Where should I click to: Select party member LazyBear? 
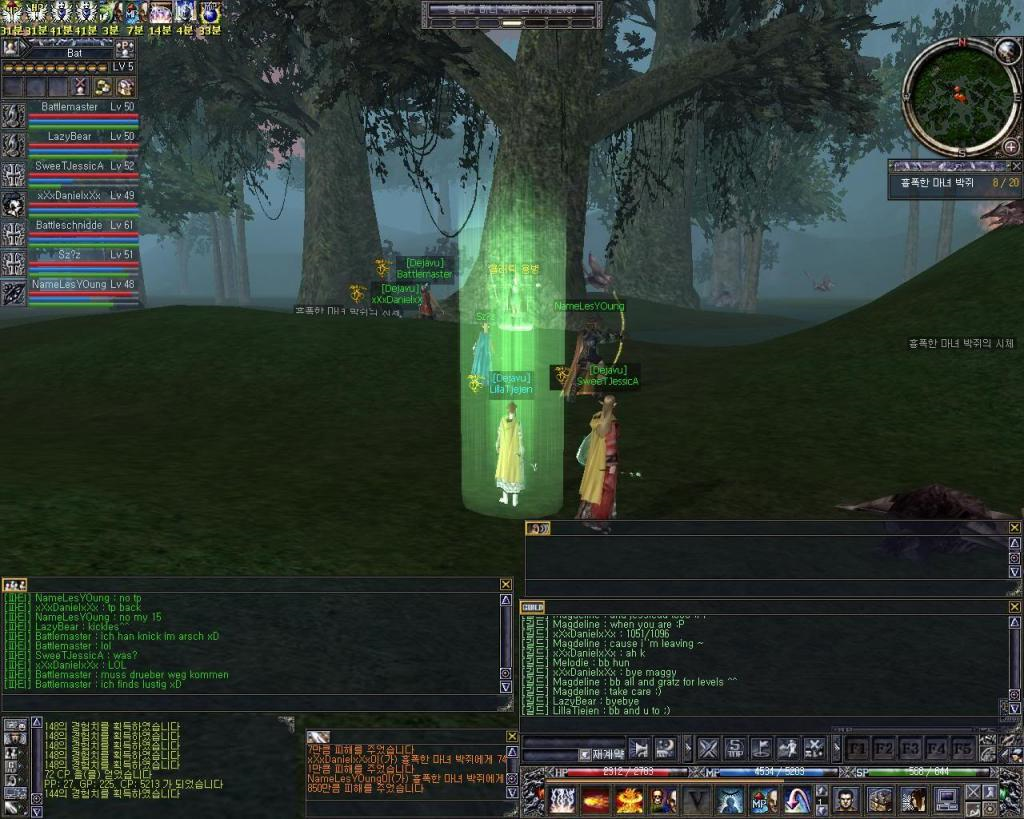[70, 137]
